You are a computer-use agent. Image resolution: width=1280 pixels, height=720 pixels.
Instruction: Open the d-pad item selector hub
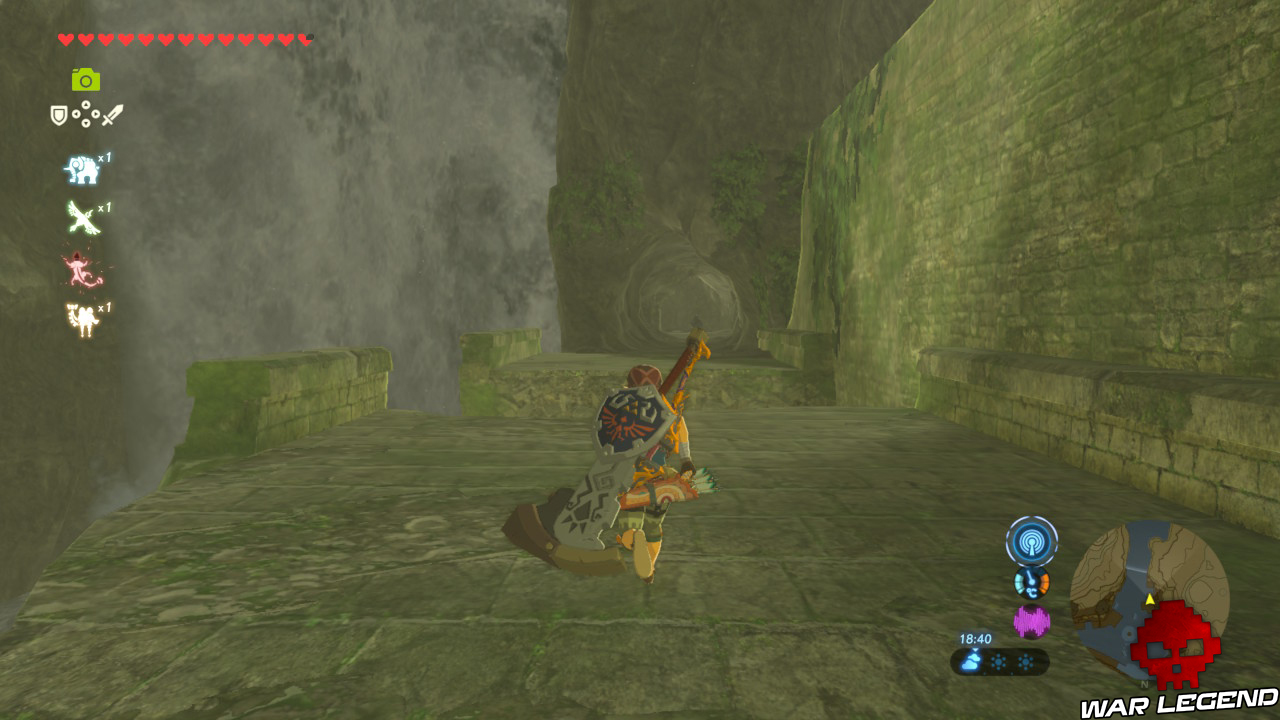86,113
